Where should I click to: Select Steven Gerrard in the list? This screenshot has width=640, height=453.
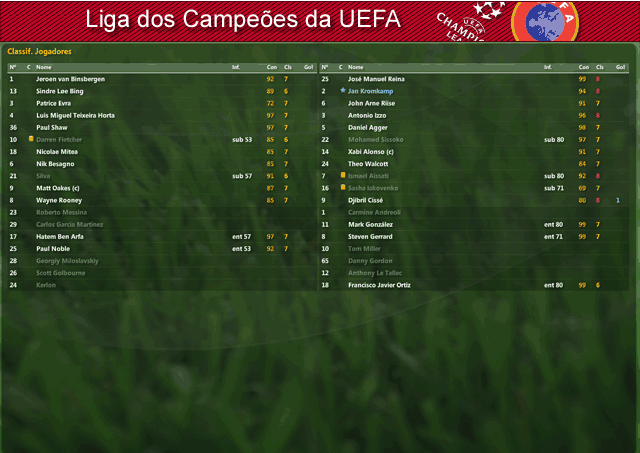pos(368,236)
